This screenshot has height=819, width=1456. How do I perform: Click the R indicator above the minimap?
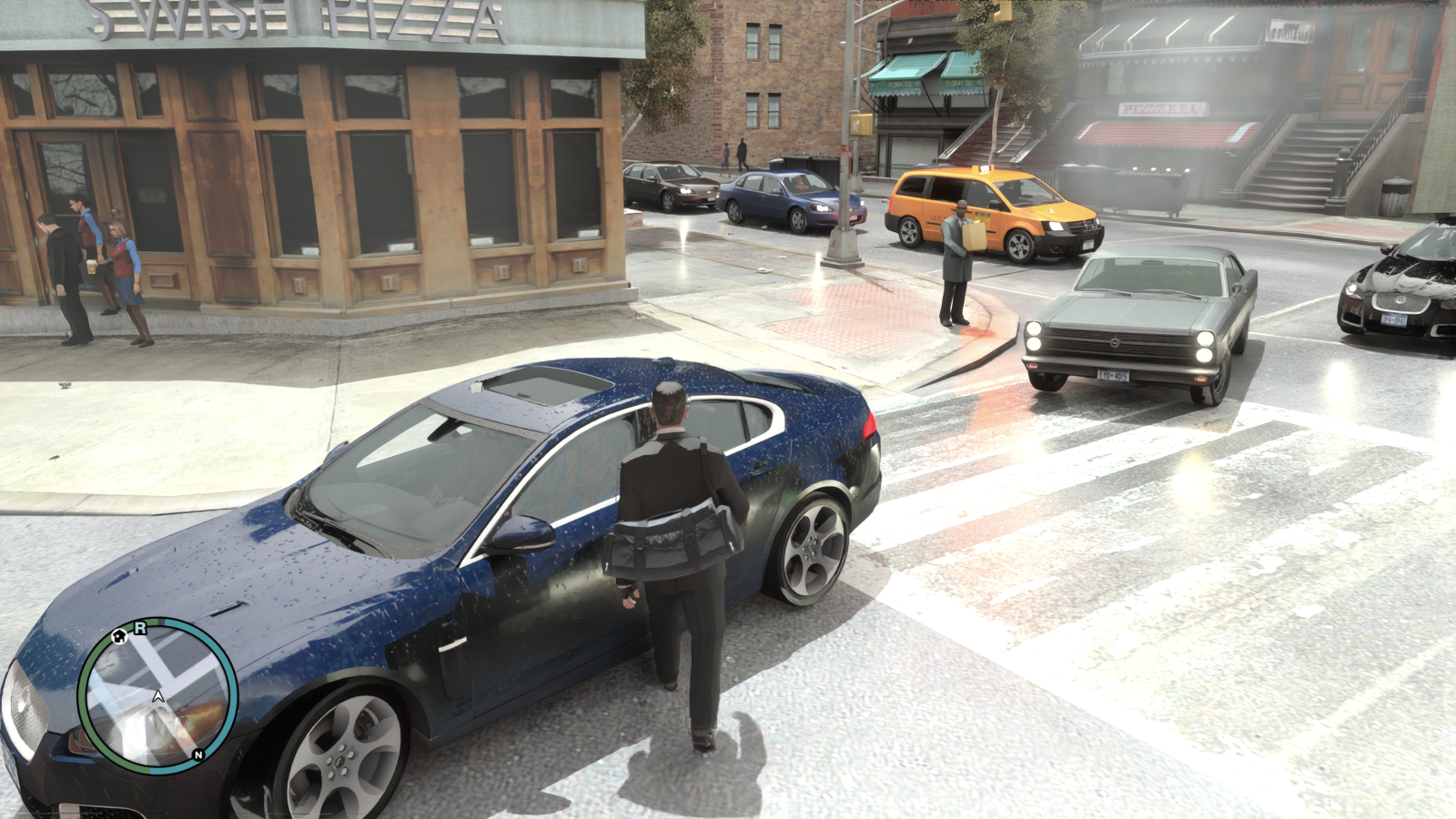coord(139,629)
